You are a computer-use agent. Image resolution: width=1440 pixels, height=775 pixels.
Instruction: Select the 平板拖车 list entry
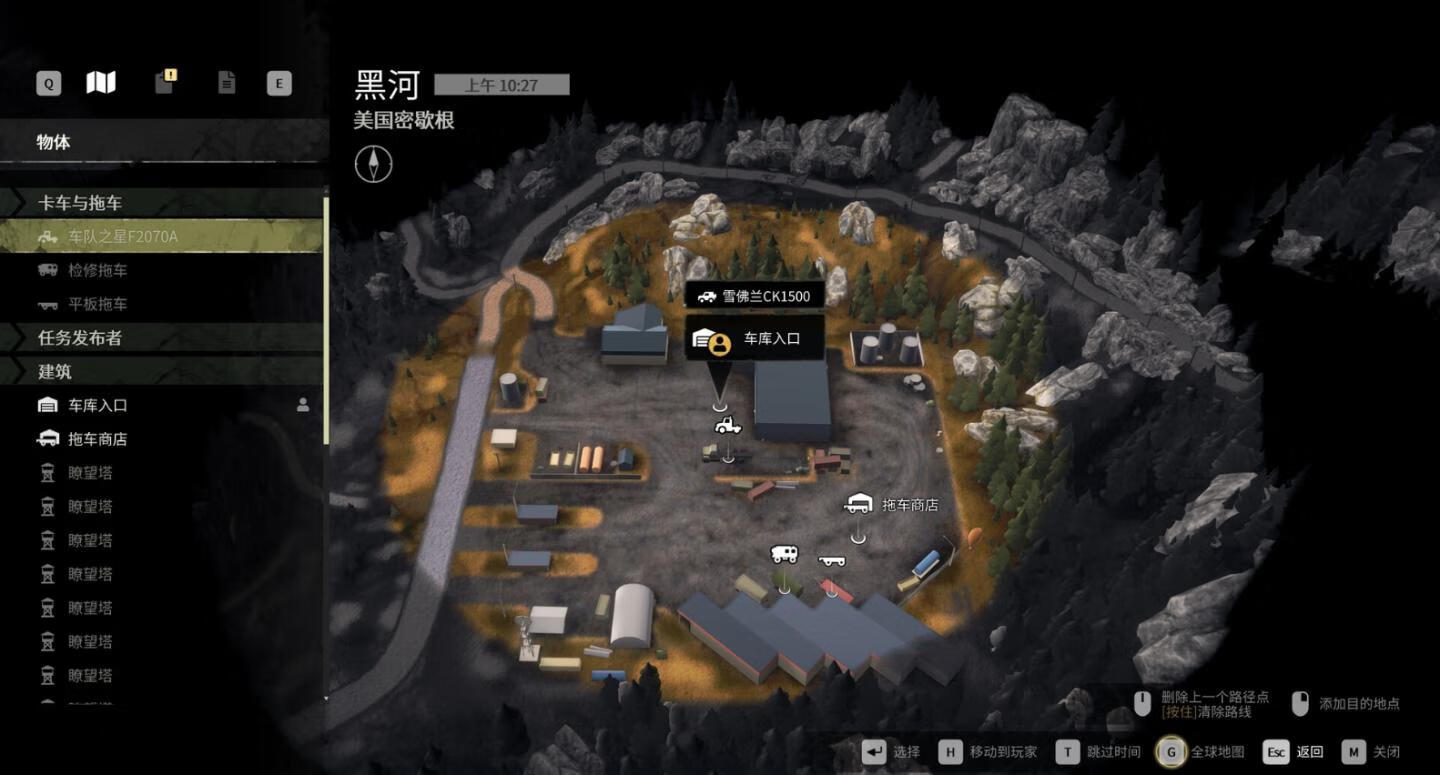click(97, 304)
